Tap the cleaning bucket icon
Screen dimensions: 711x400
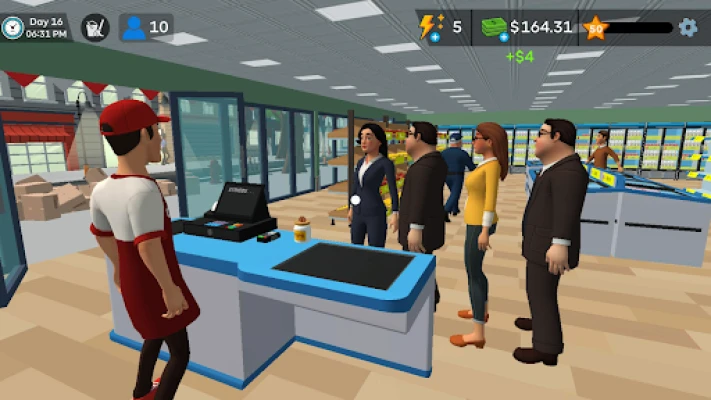coord(95,27)
